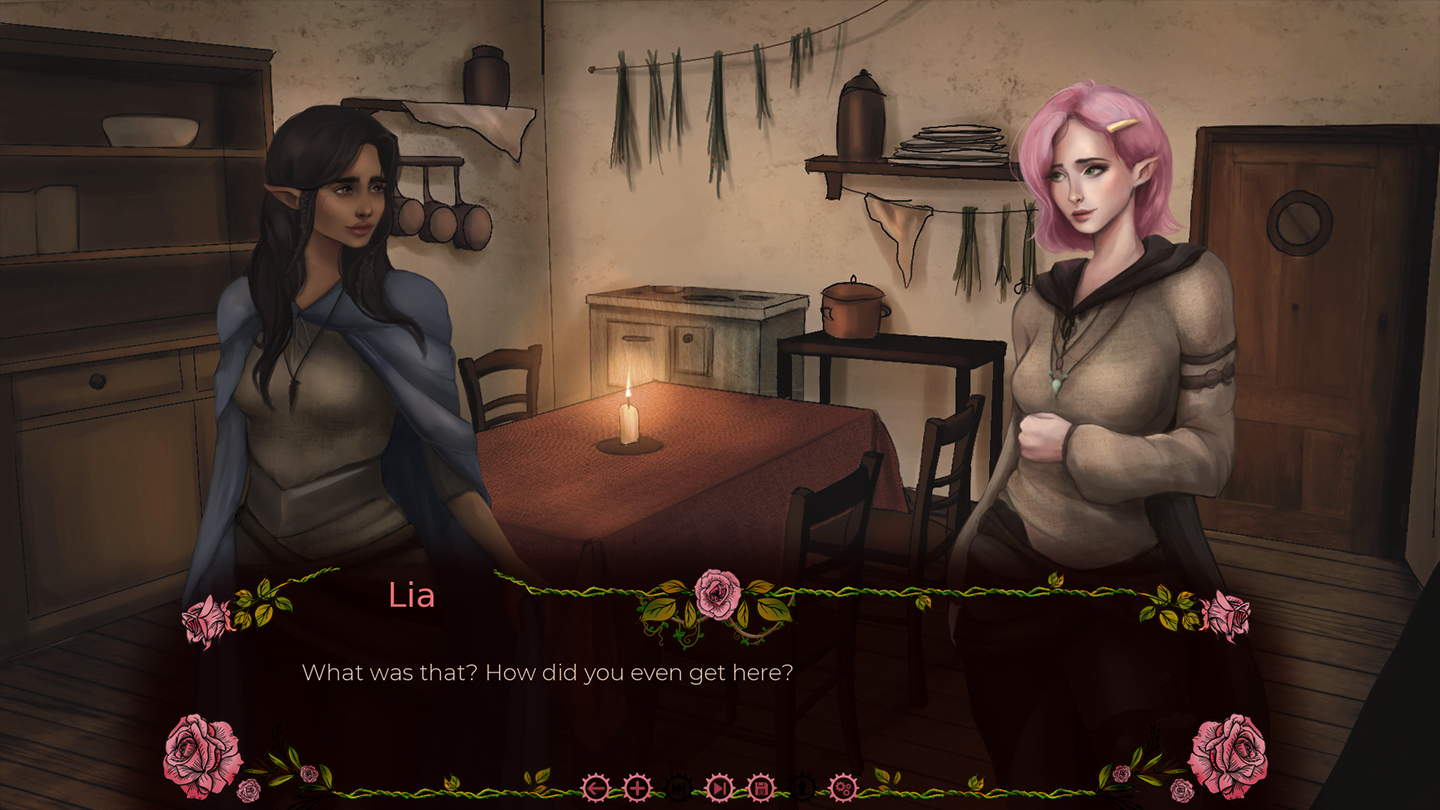Click the back arrow rollback icon
The height and width of the screenshot is (810, 1440).
tap(596, 788)
